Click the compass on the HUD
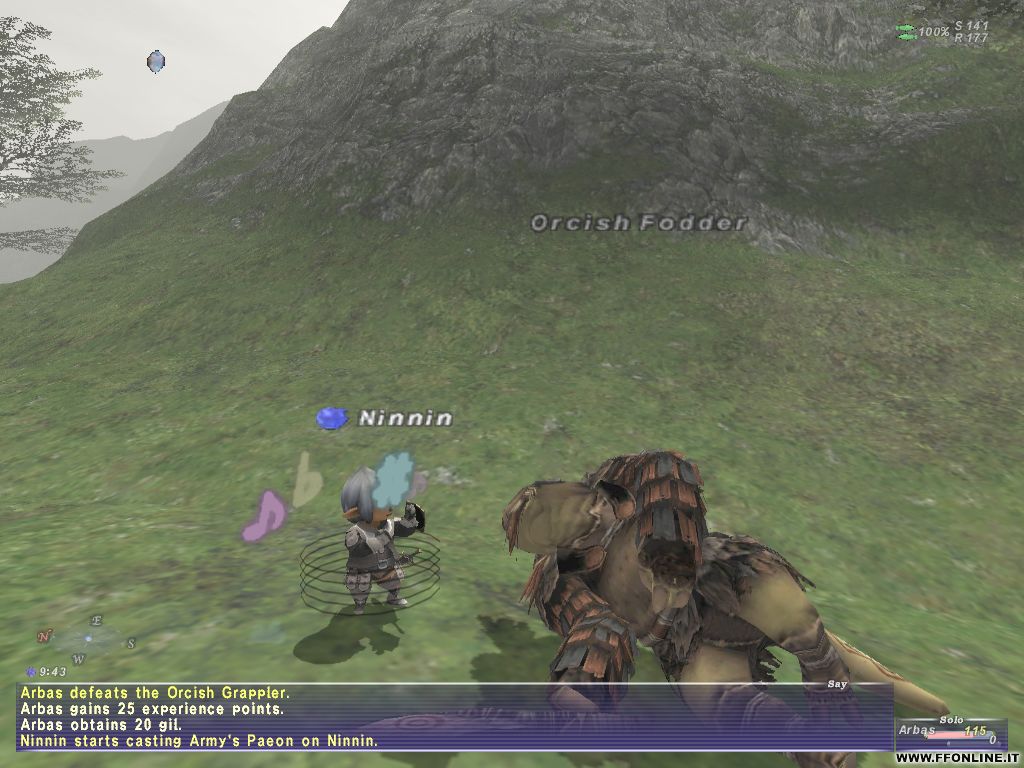Image resolution: width=1024 pixels, height=768 pixels. [87, 639]
